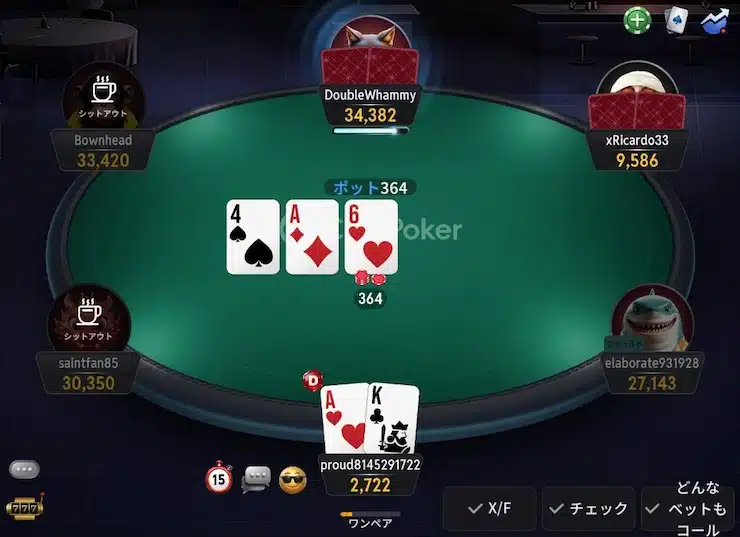The height and width of the screenshot is (537, 740).
Task: Open the green chip add-chips button
Action: 638,19
